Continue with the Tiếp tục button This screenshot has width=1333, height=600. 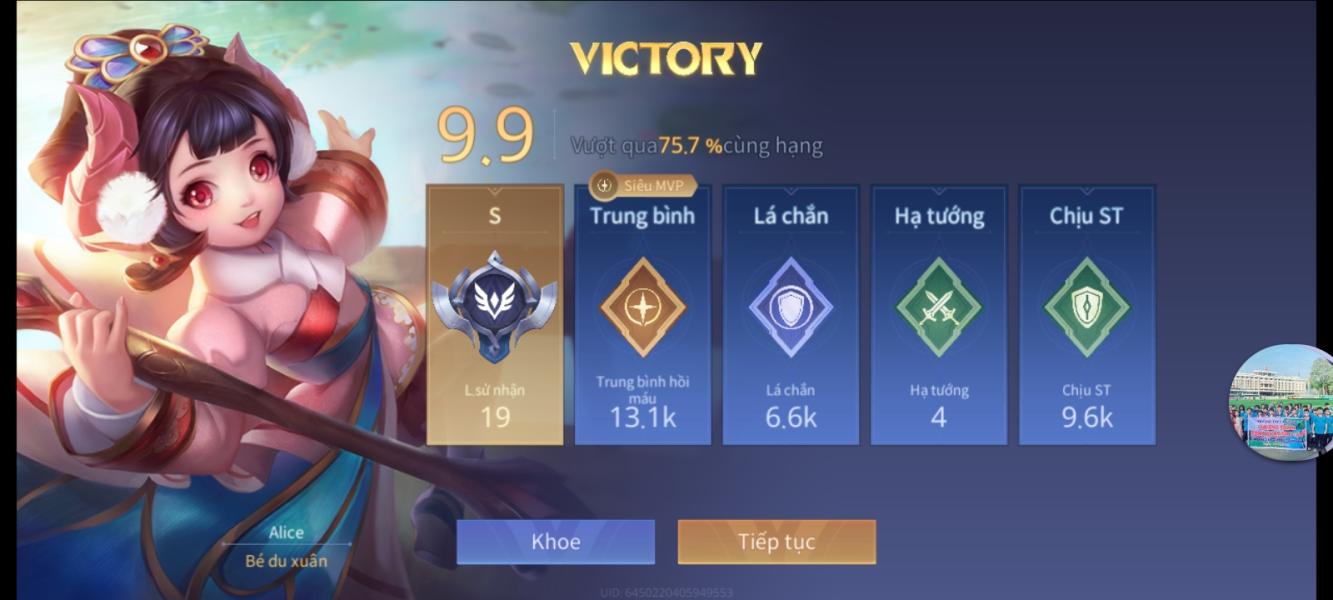[776, 542]
